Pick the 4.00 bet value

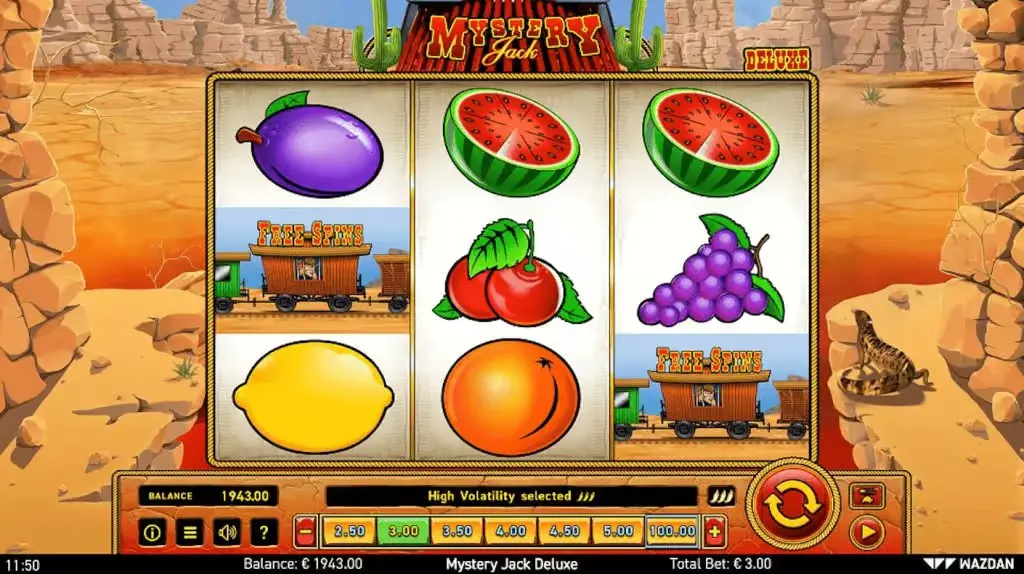click(511, 531)
